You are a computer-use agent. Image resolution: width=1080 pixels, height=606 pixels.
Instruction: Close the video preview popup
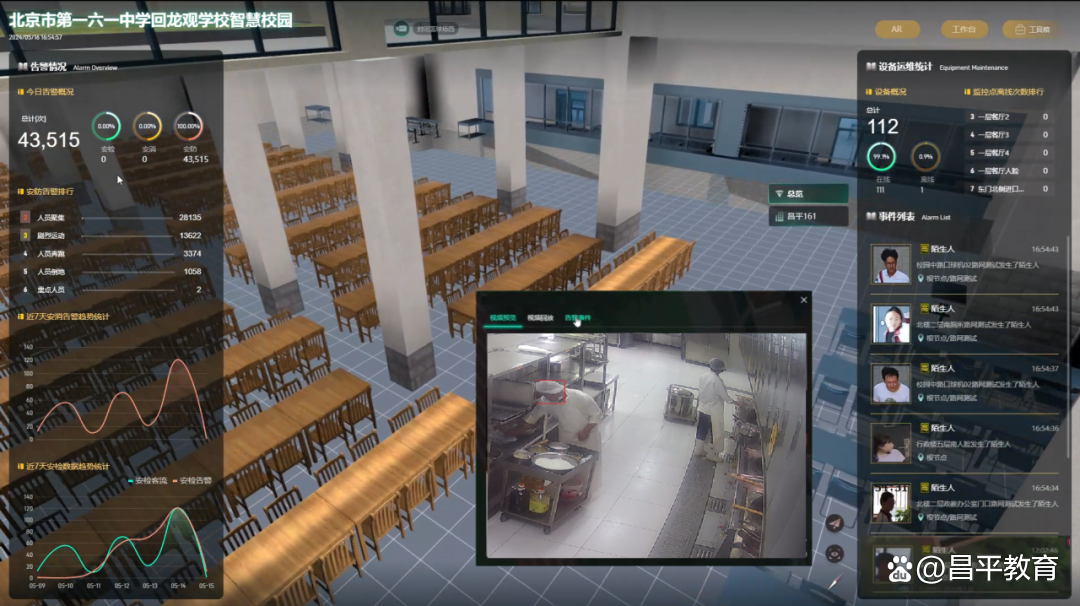803,300
